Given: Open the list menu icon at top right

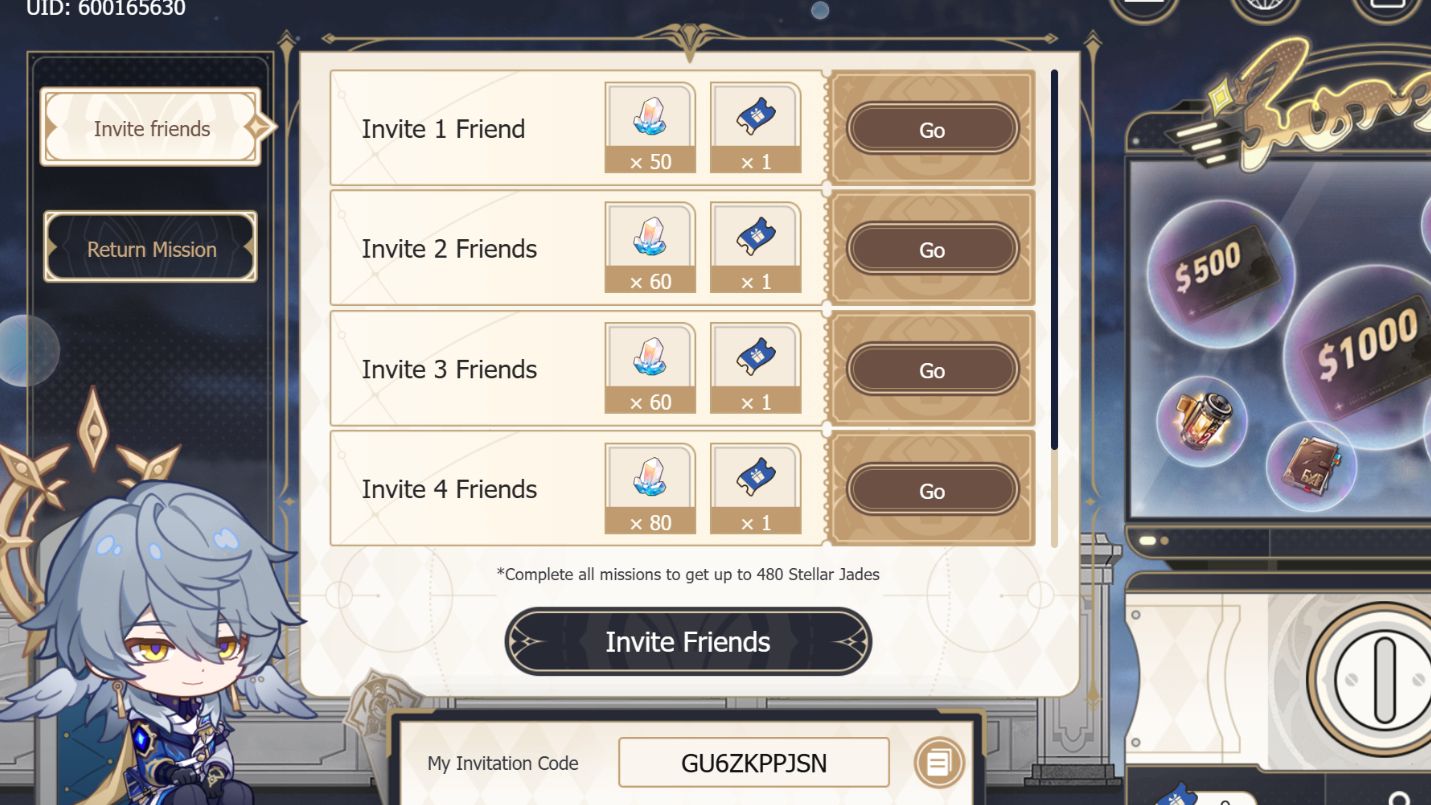Looking at the screenshot, I should 1143,5.
